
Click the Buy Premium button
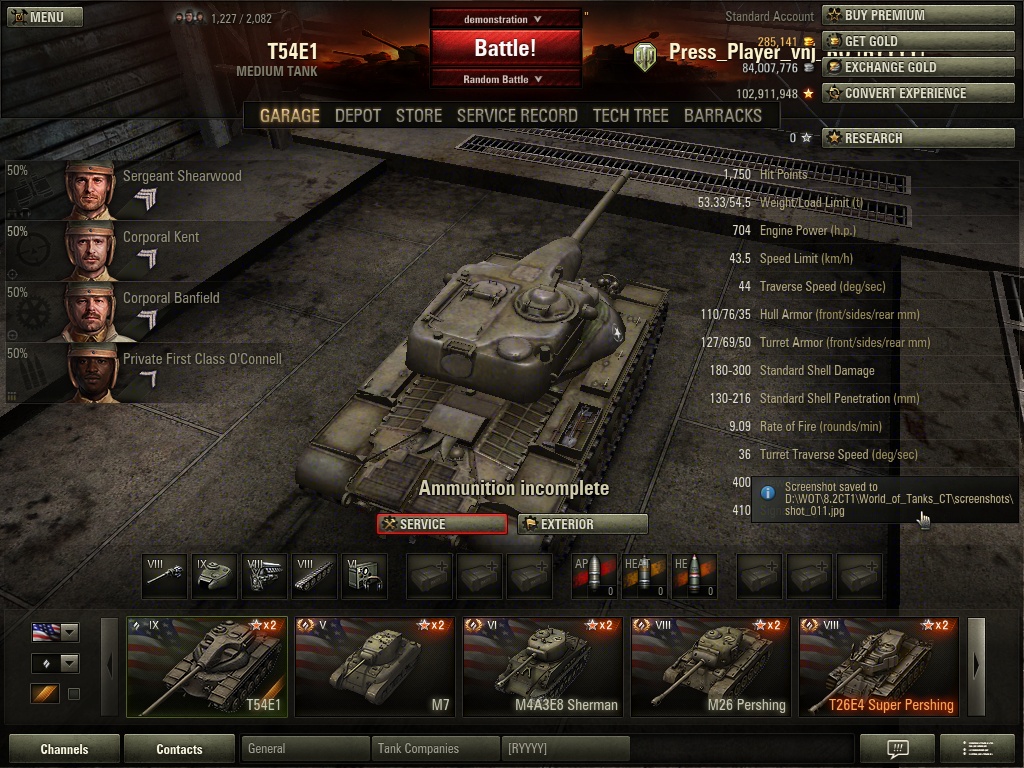click(917, 15)
